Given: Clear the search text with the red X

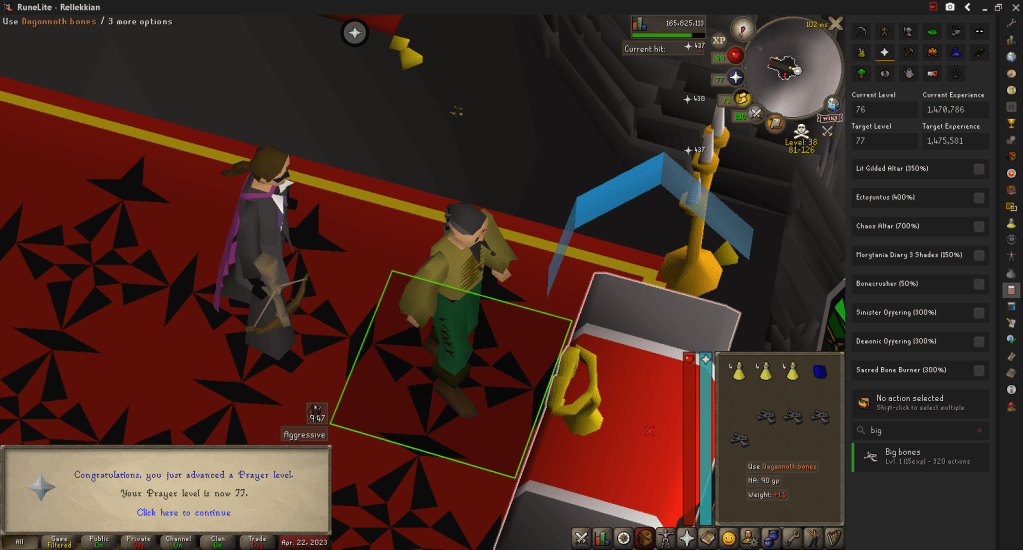Looking at the screenshot, I should click(979, 430).
